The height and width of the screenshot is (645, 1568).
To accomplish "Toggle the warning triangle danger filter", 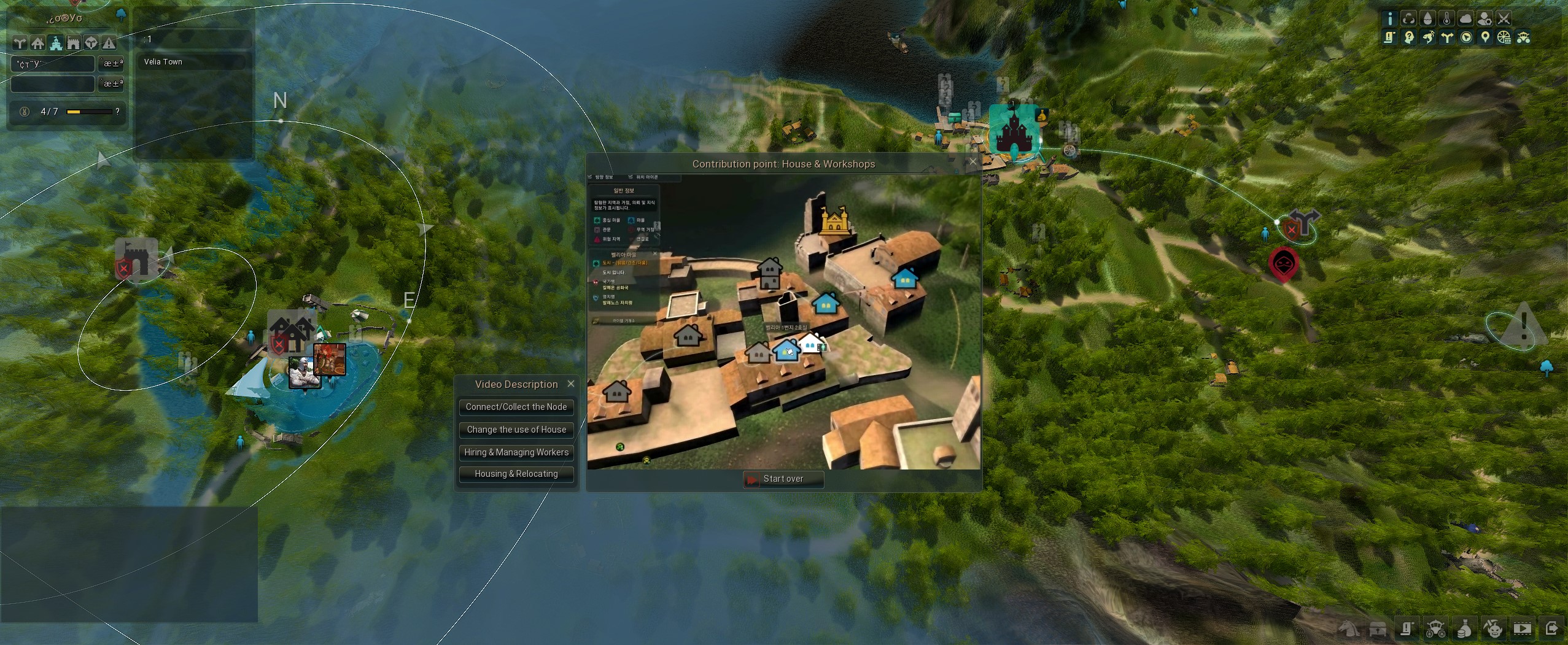I will point(109,43).
